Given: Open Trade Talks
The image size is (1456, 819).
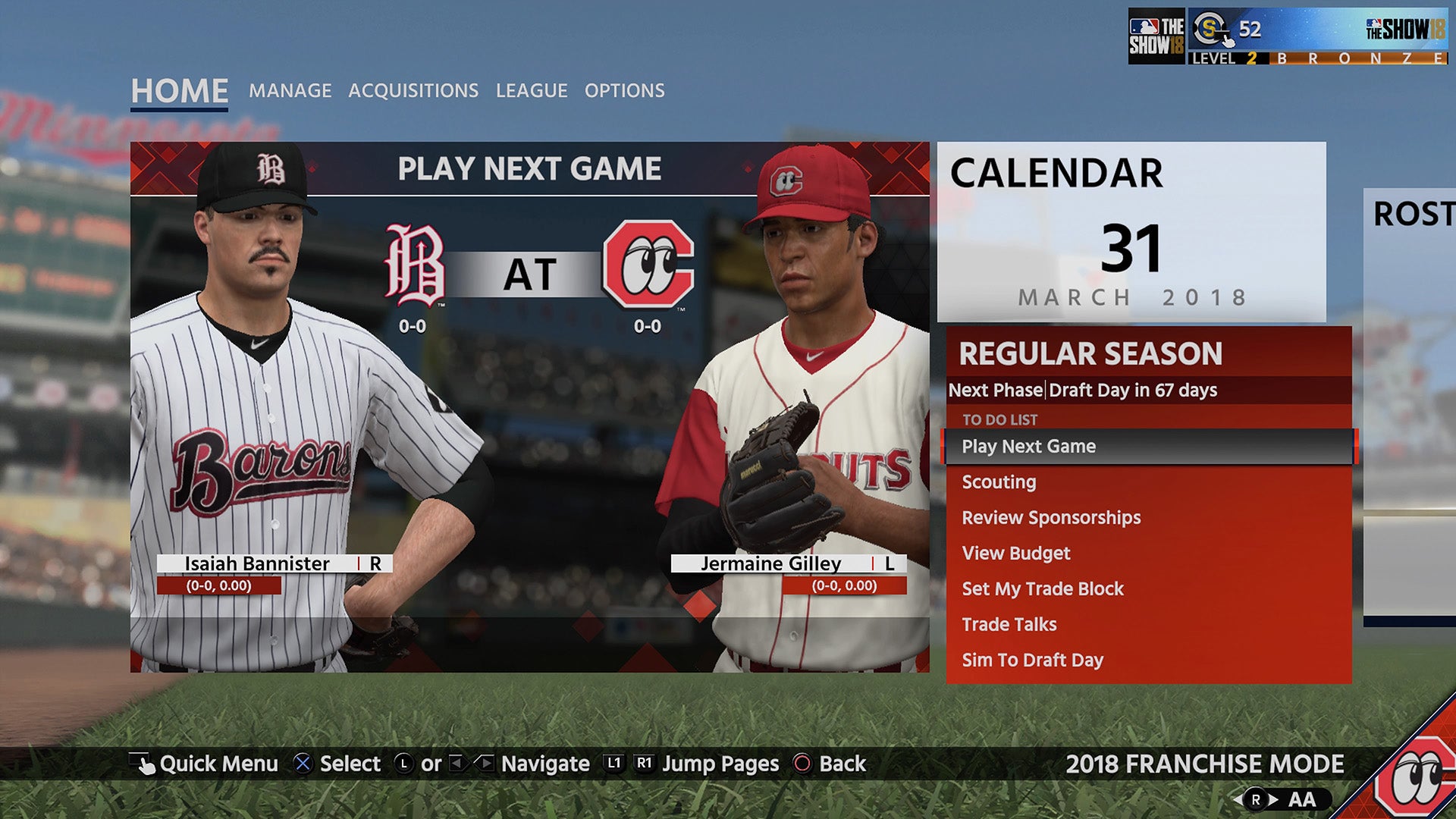Looking at the screenshot, I should [1009, 625].
